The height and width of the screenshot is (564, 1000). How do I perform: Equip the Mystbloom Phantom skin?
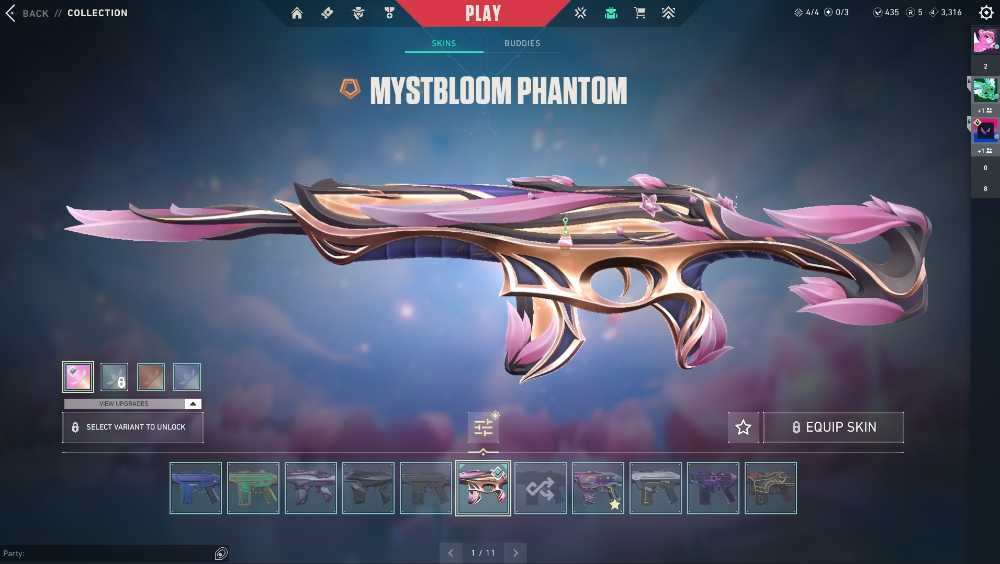click(833, 428)
